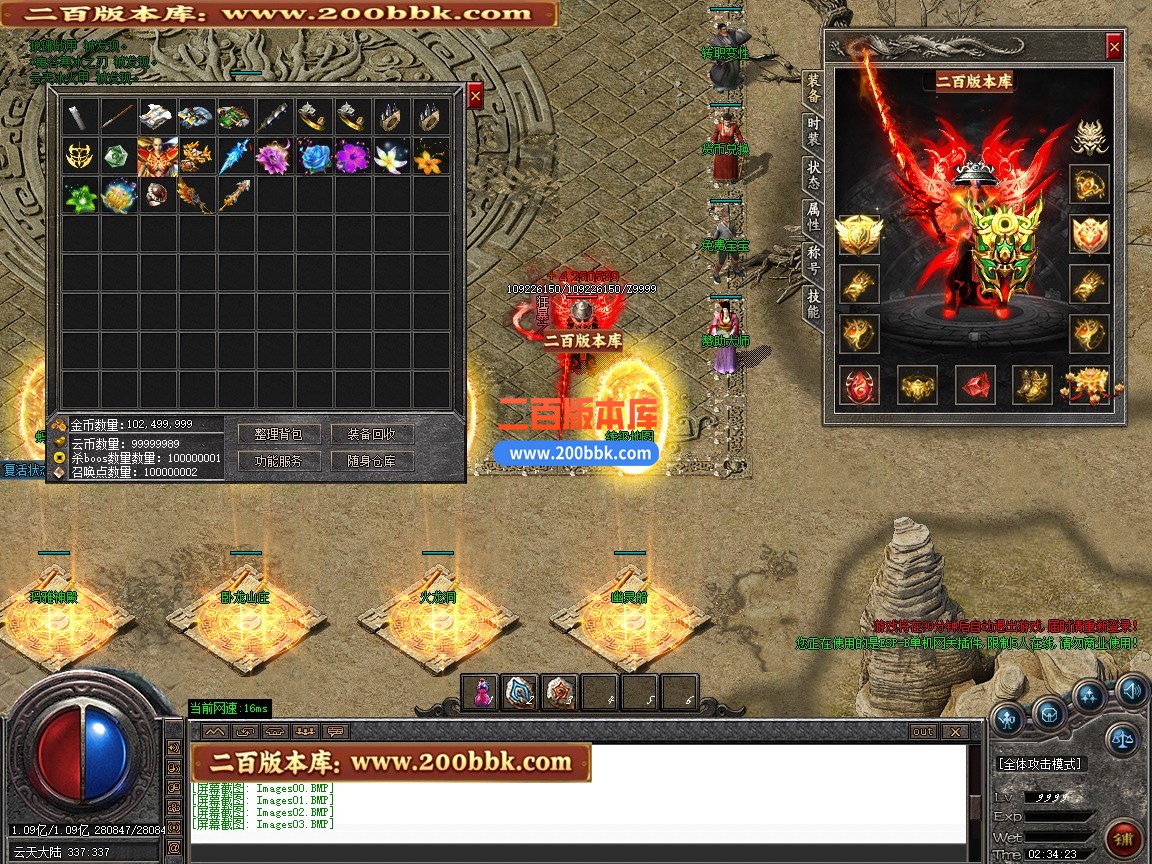Use the pink potion in hotbar
Image resolution: width=1152 pixels, height=864 pixels.
[480, 692]
